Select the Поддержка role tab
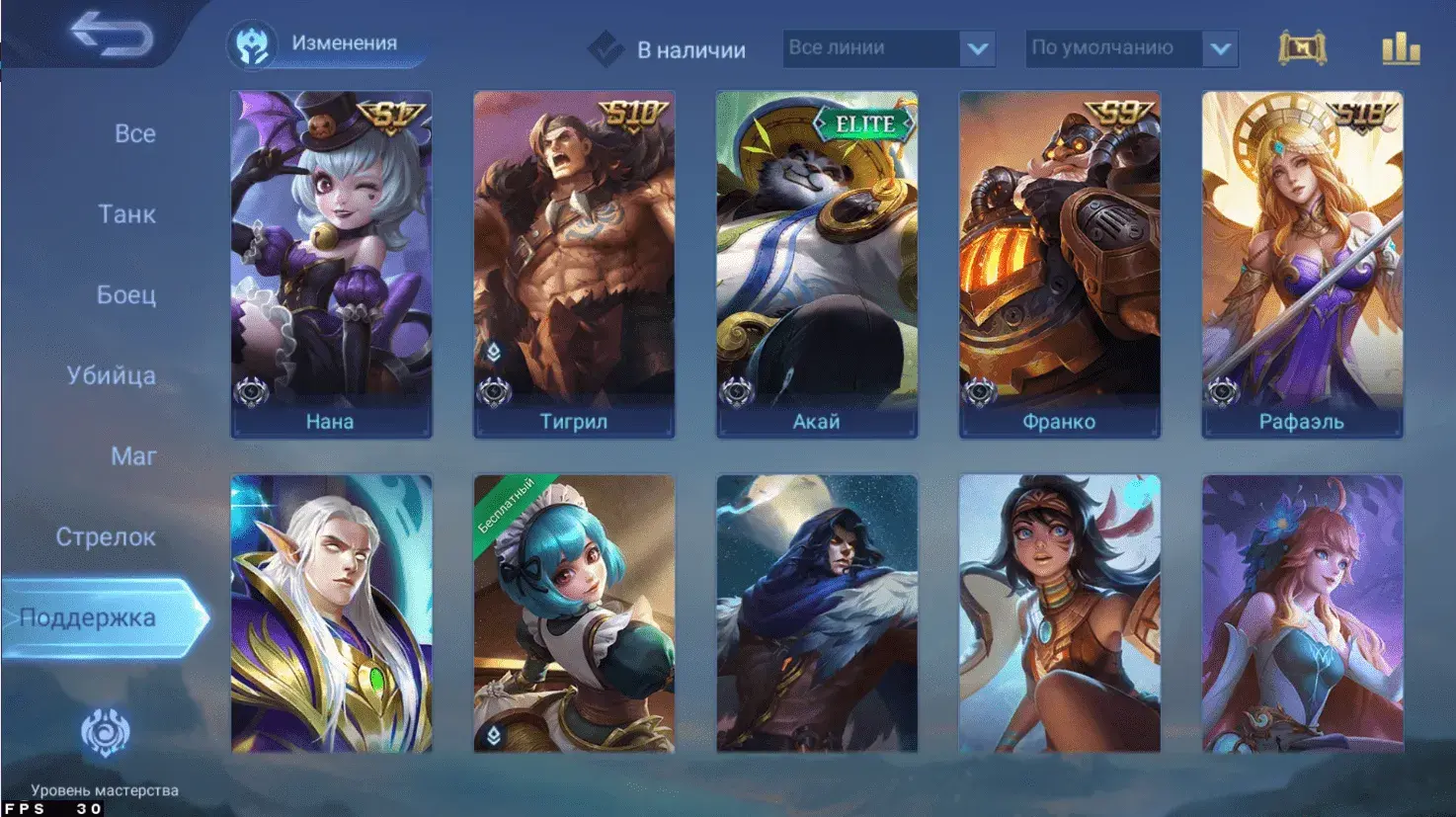Image resolution: width=1456 pixels, height=817 pixels. click(88, 618)
